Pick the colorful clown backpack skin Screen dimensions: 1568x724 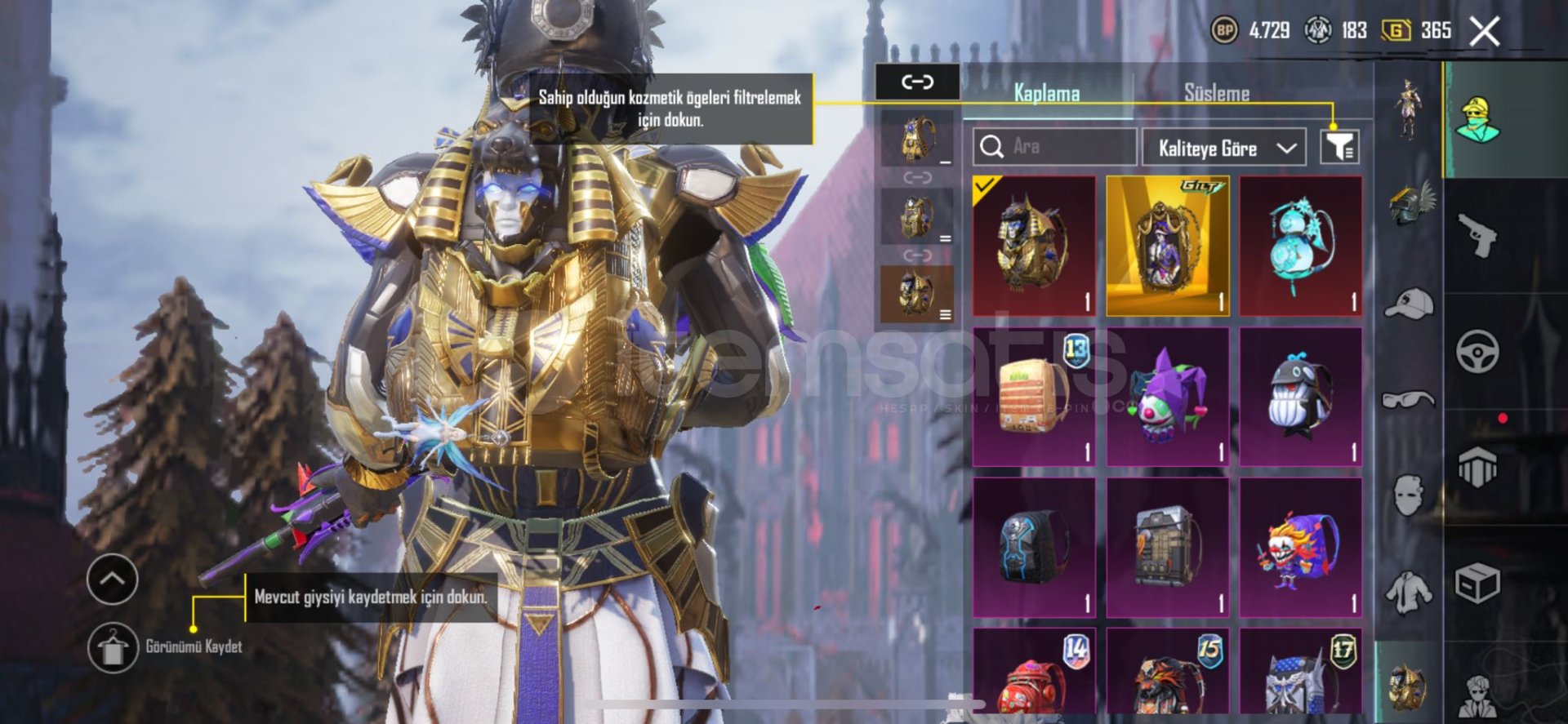(x=1300, y=548)
